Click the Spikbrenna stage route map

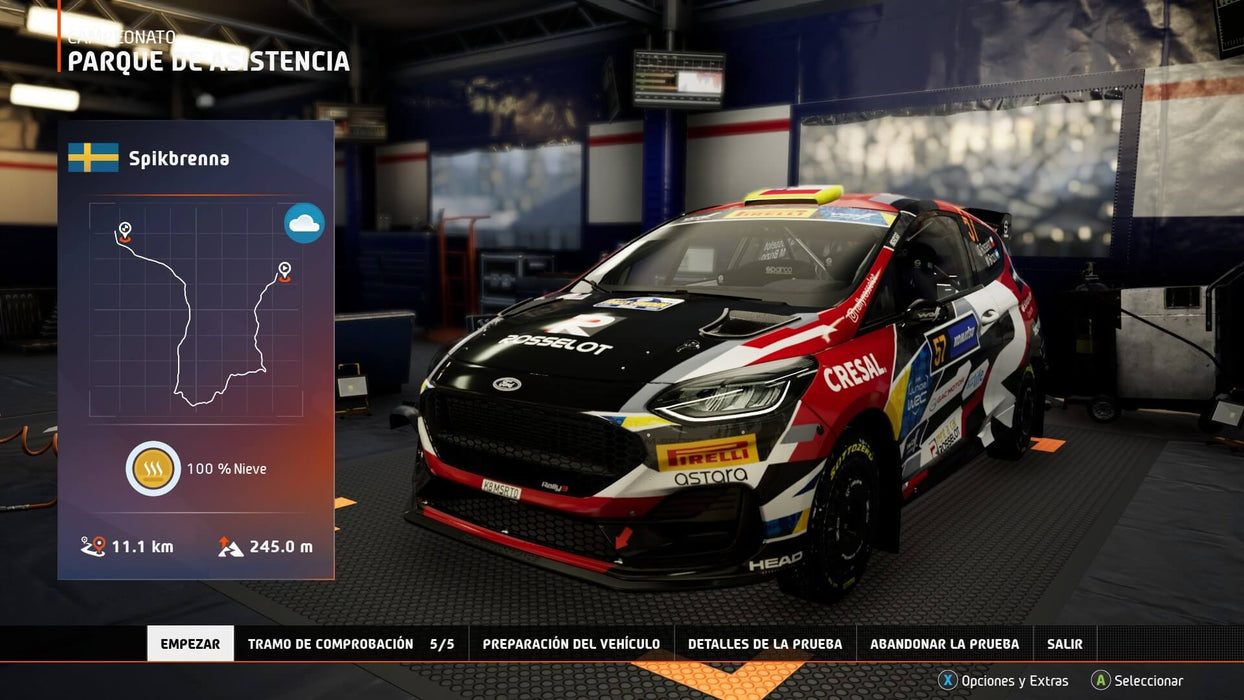point(196,309)
